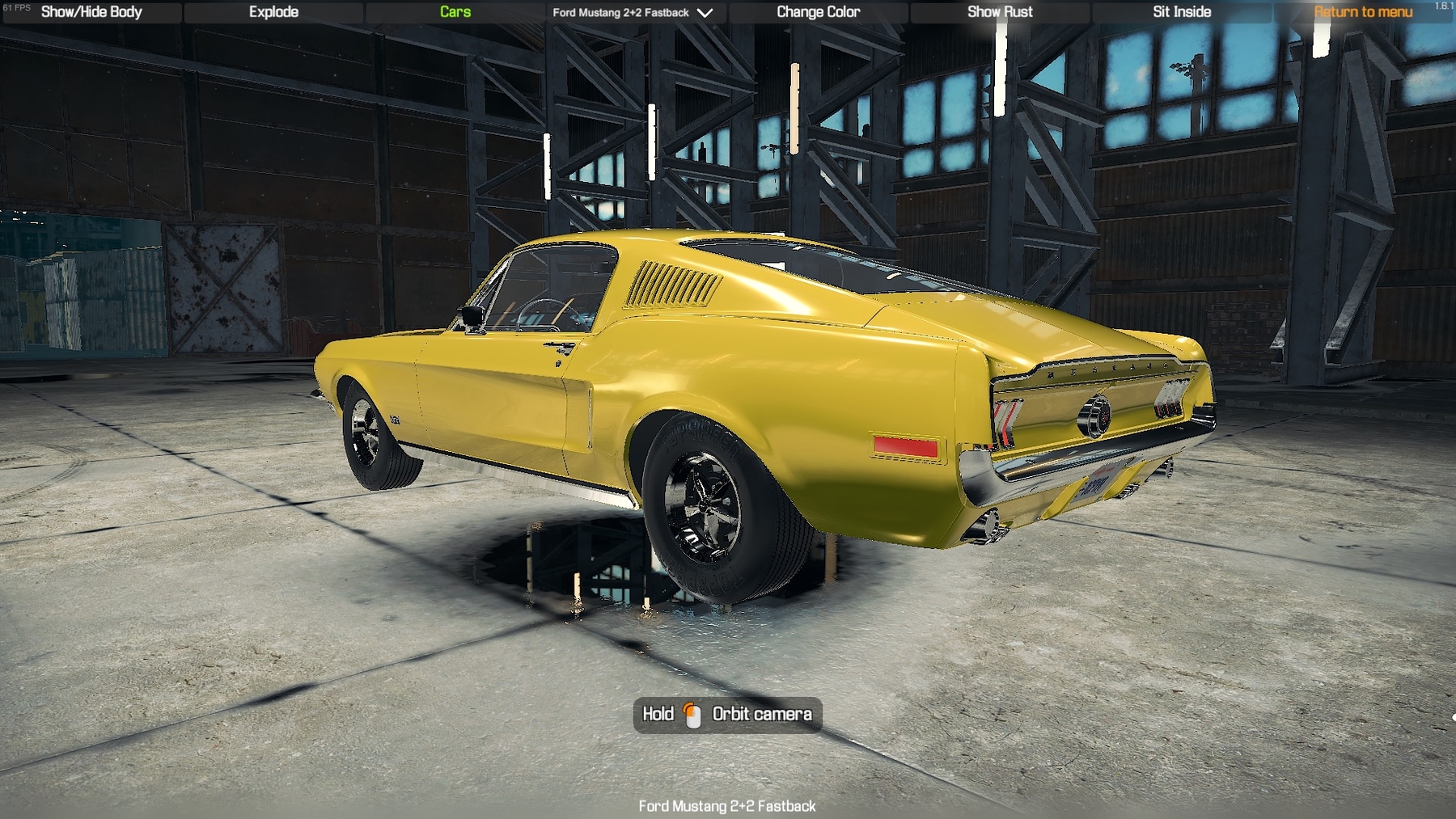Select Sit Inside to enter car
Image resolution: width=1456 pixels, height=819 pixels.
[x=1182, y=12]
